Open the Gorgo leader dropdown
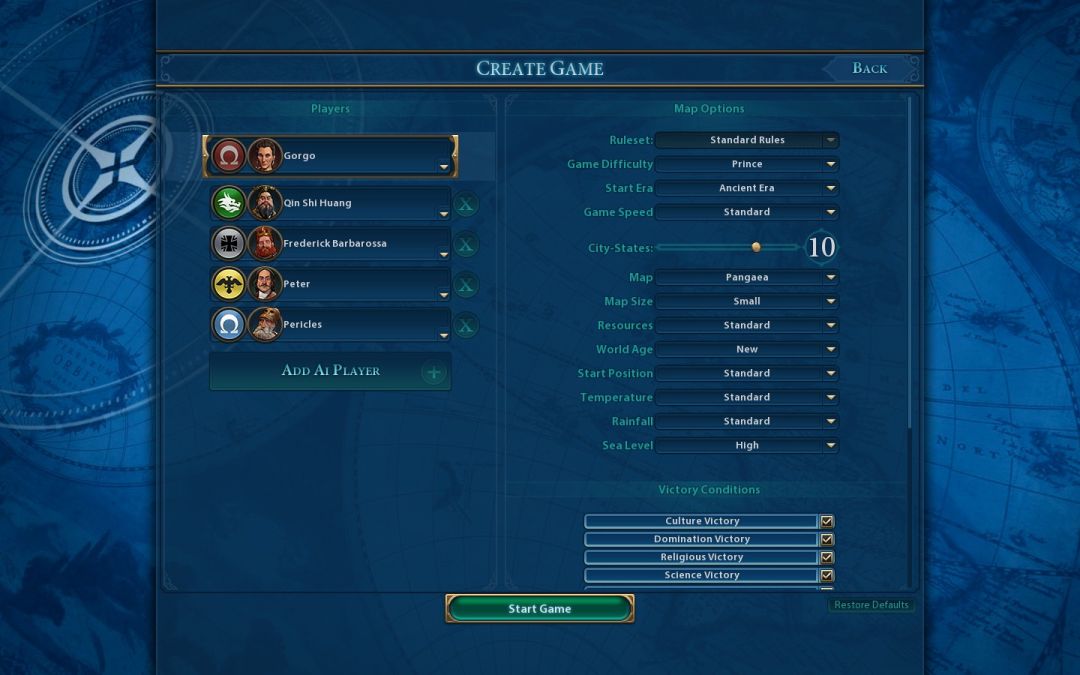This screenshot has height=675, width=1080. point(444,166)
